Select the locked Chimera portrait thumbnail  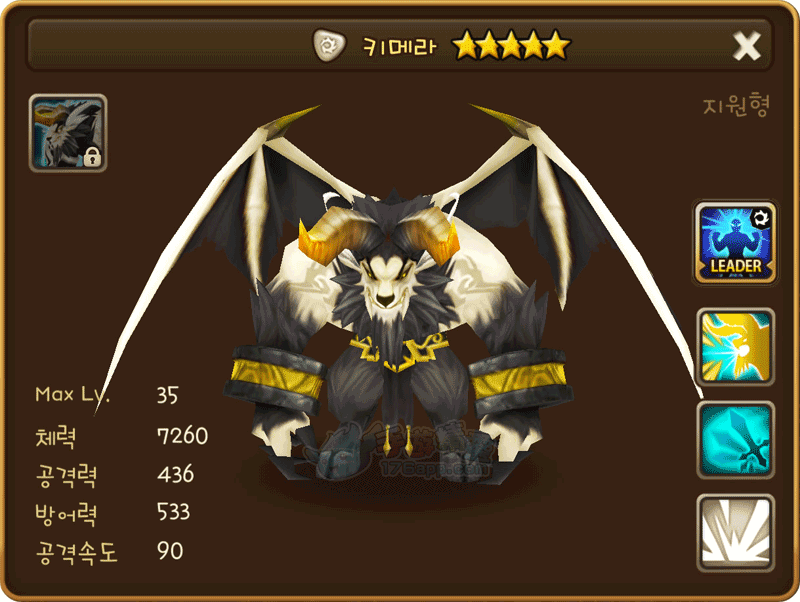(68, 133)
